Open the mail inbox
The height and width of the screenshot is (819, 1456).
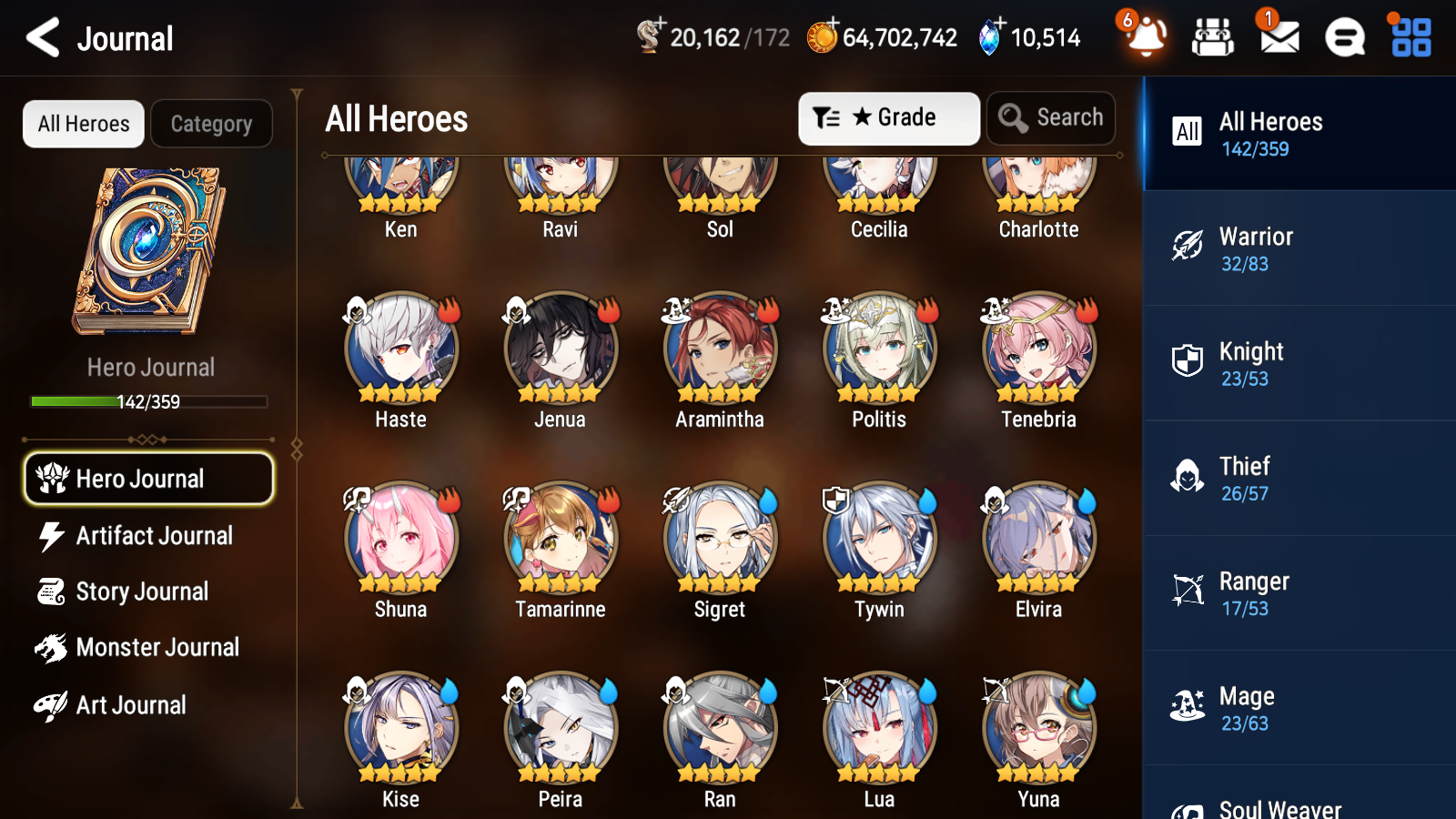[x=1278, y=37]
